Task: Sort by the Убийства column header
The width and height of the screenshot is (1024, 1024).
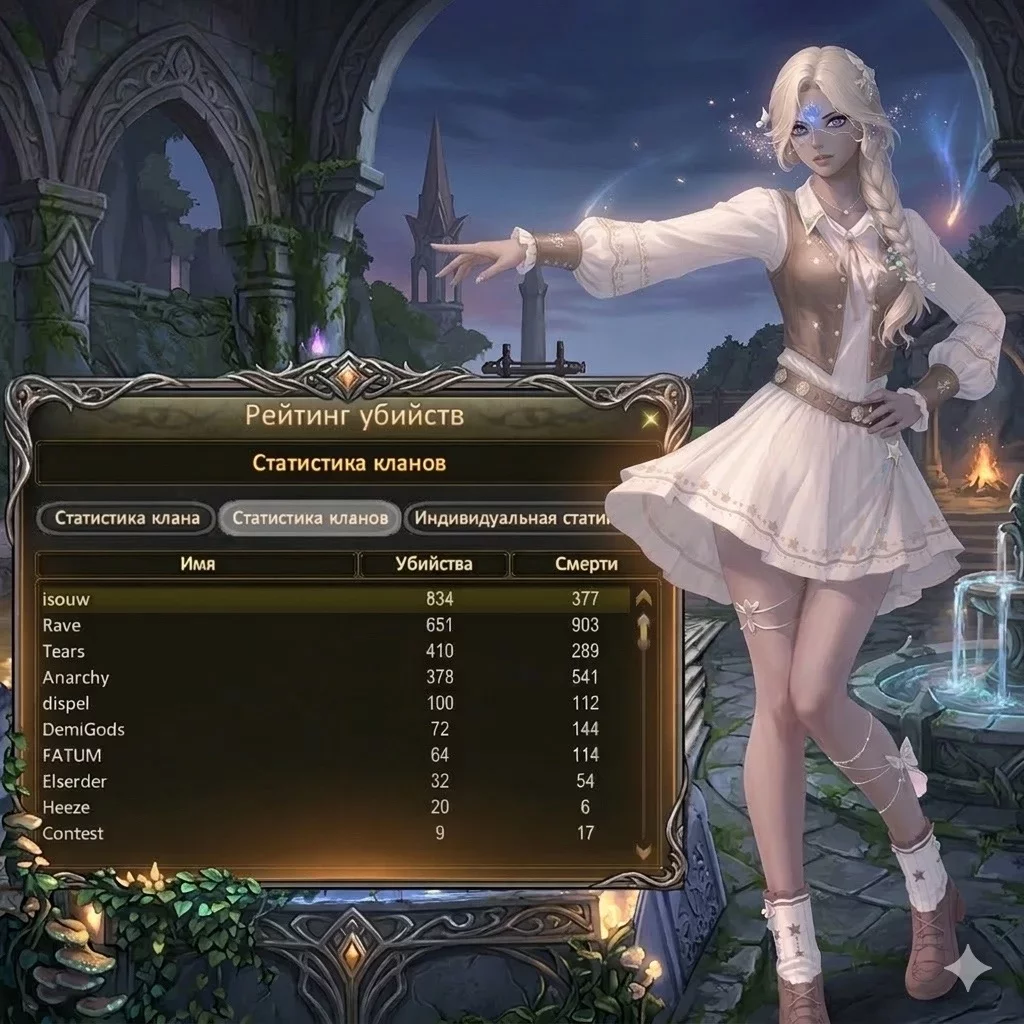Action: pos(433,564)
